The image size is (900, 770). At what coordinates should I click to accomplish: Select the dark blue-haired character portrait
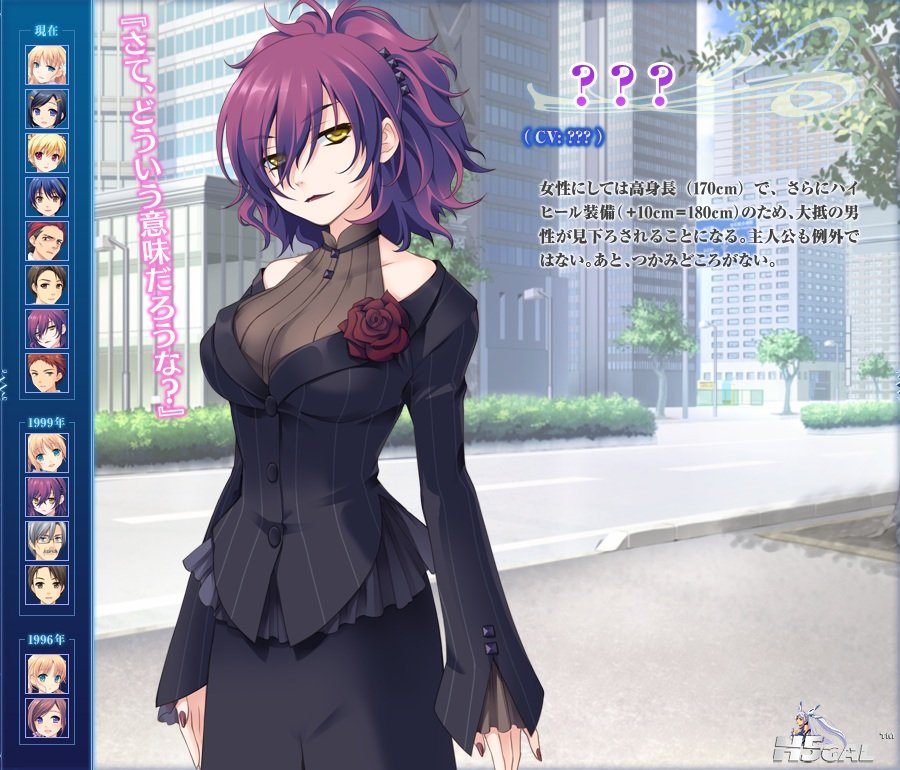pyautogui.click(x=47, y=197)
